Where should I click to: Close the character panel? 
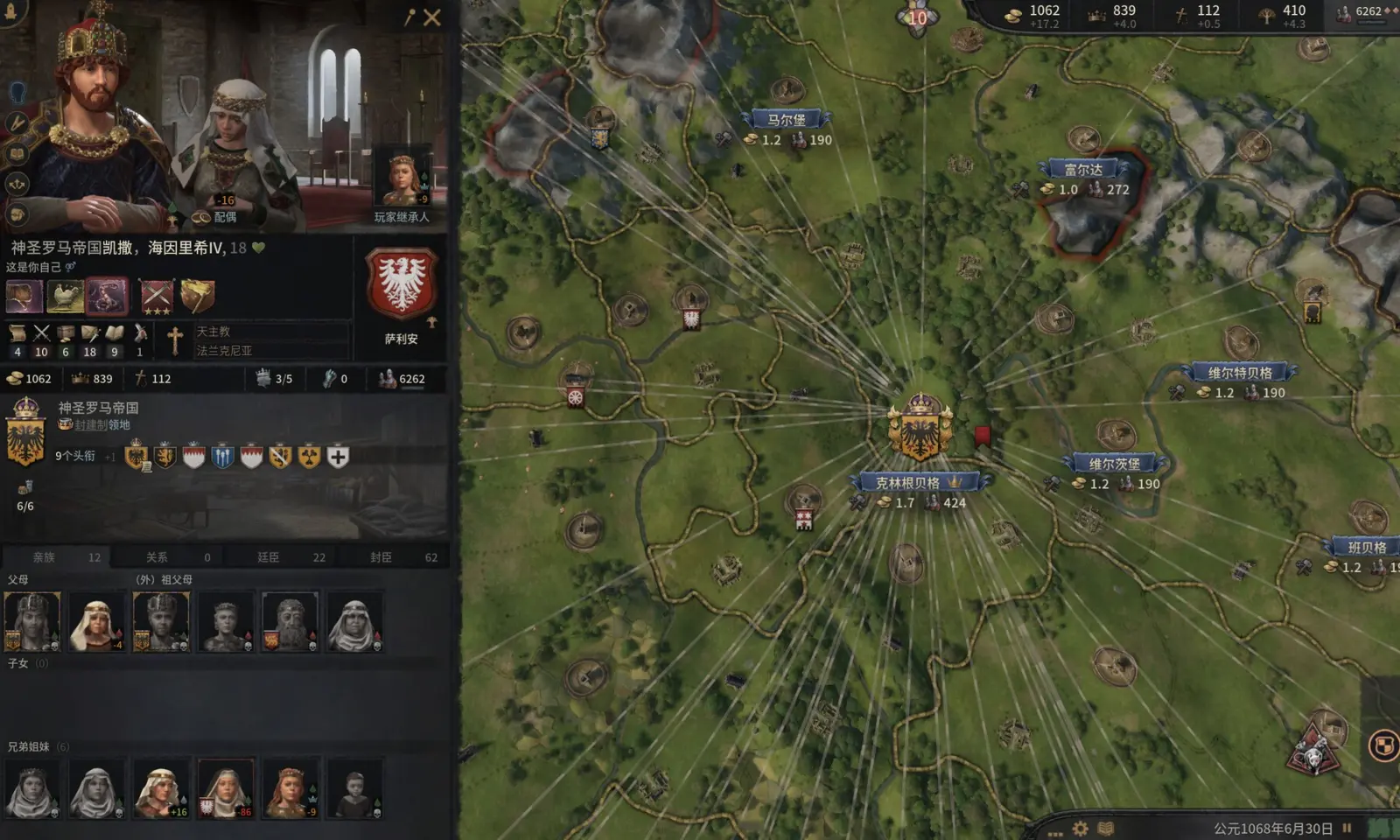pos(432,17)
